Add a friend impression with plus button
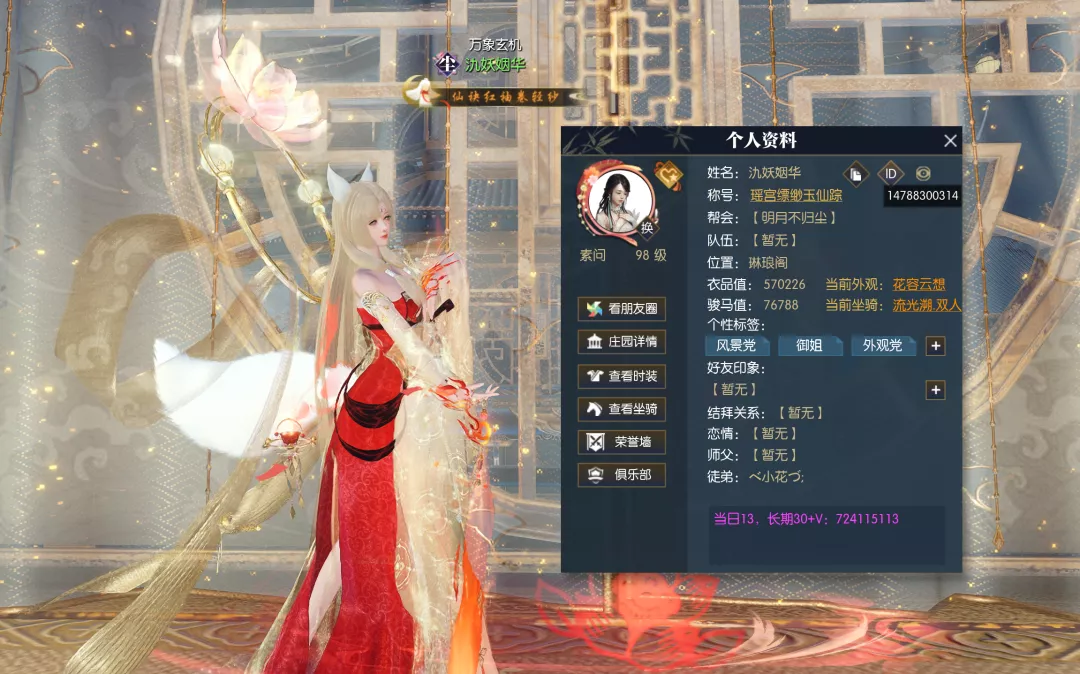1080x674 pixels. pos(935,390)
